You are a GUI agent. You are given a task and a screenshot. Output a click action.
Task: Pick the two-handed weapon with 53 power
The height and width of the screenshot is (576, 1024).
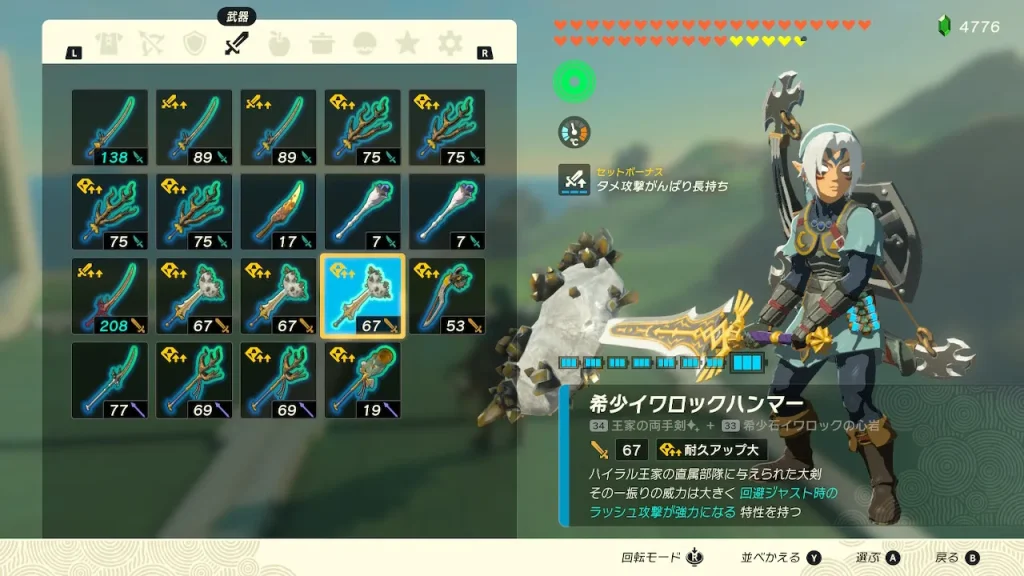point(447,296)
